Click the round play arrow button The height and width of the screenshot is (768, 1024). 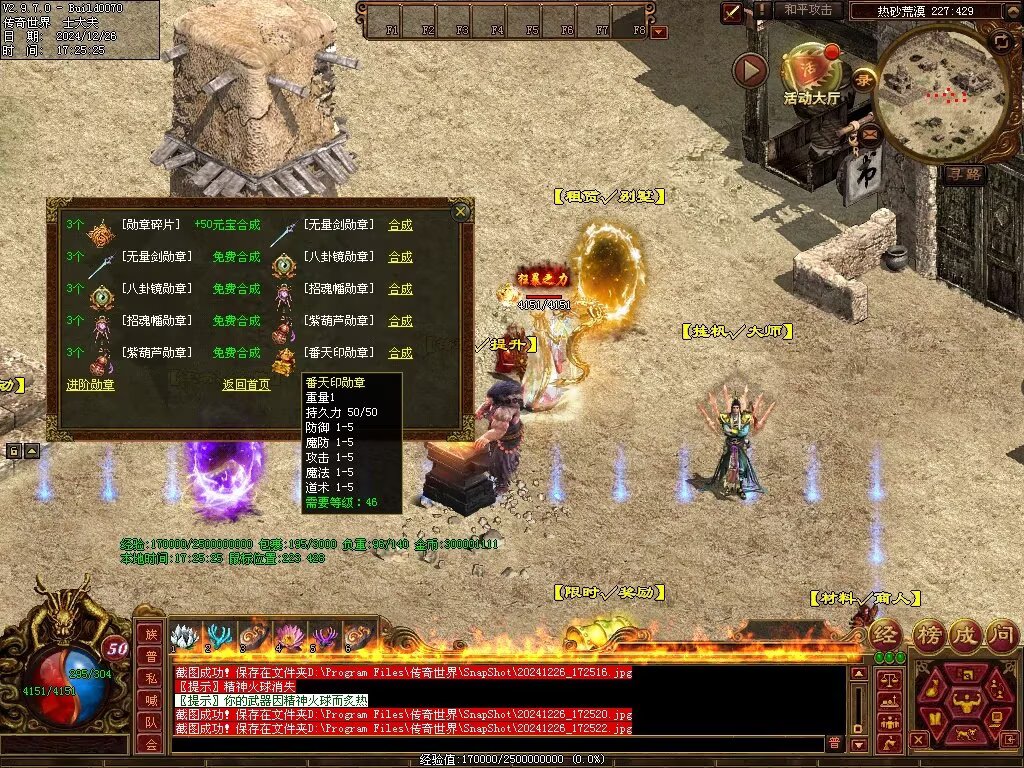[750, 70]
